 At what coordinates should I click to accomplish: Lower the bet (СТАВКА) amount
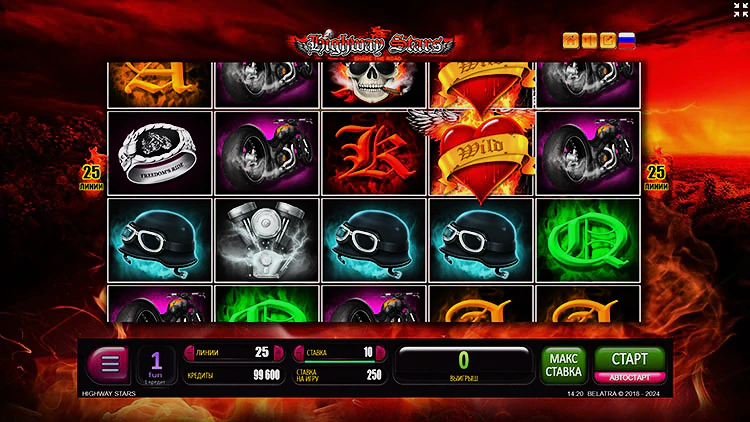(298, 352)
